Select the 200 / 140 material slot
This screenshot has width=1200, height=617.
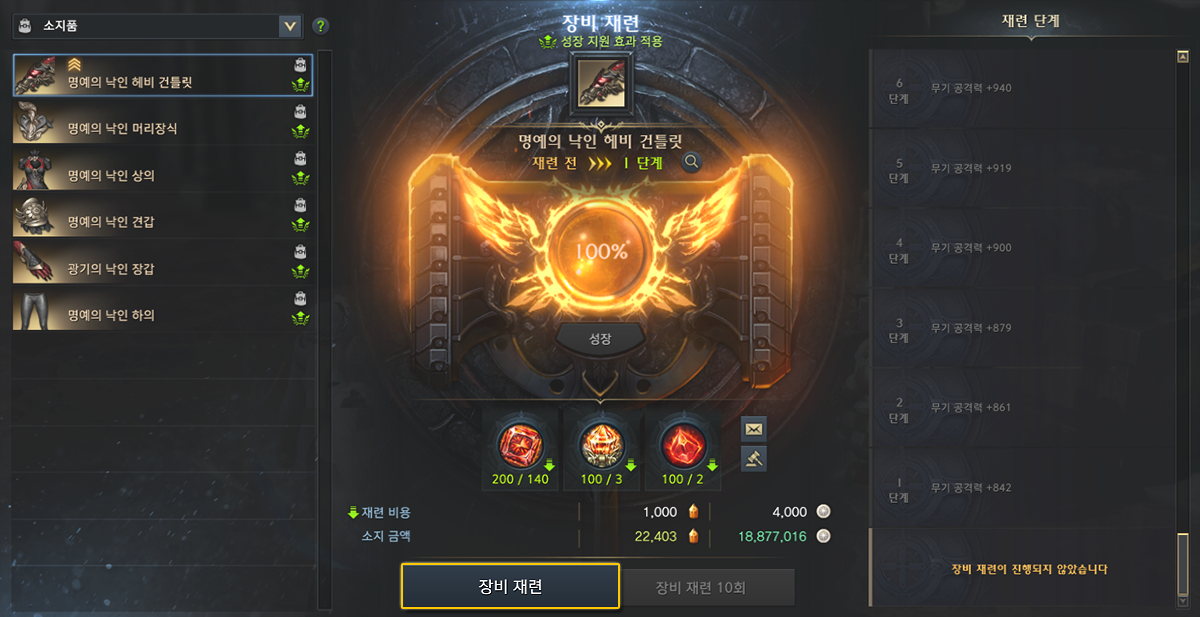pos(521,448)
